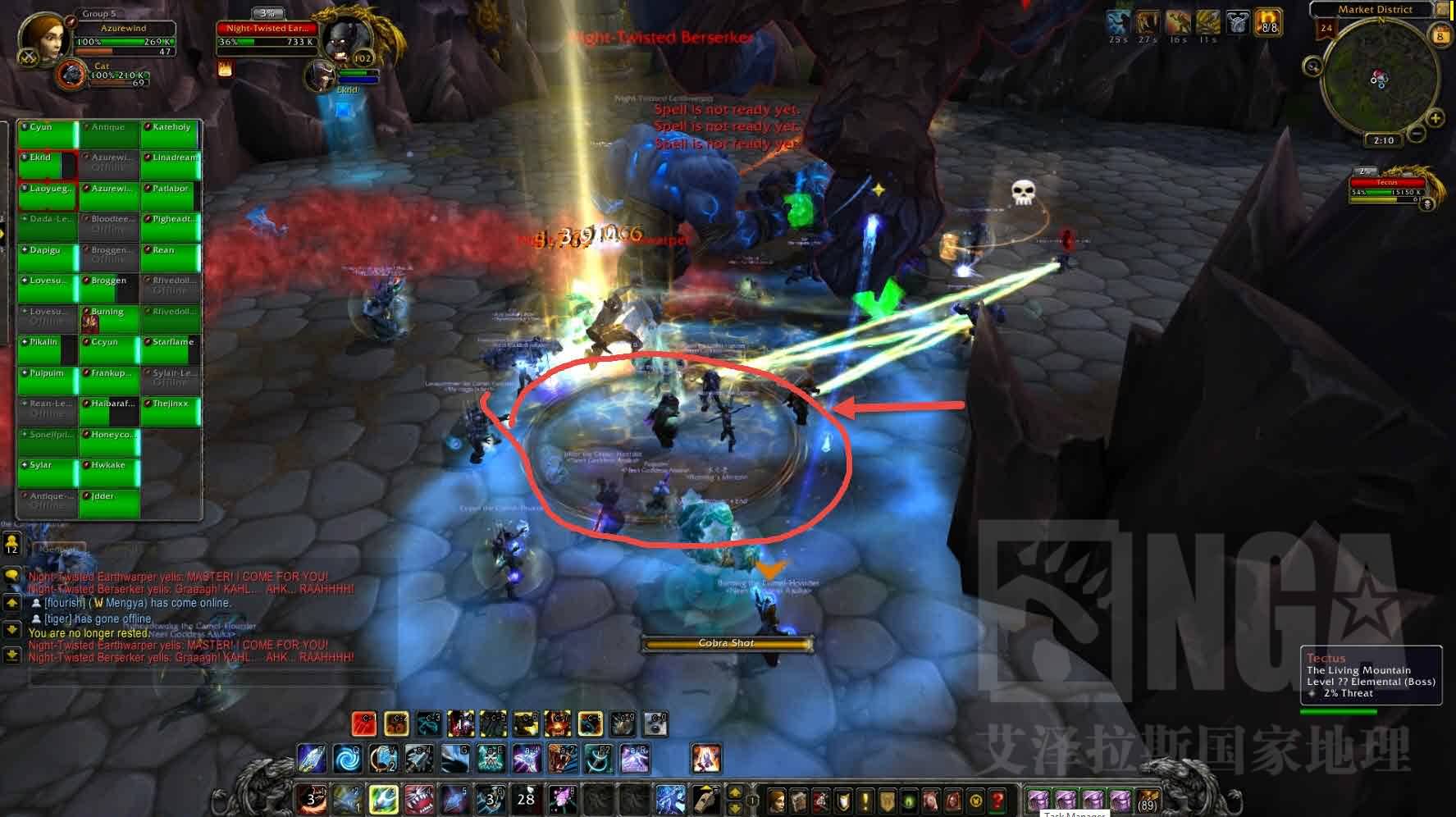The height and width of the screenshot is (817, 1456).
Task: Select Cyun in the raid frames
Action: [x=47, y=135]
